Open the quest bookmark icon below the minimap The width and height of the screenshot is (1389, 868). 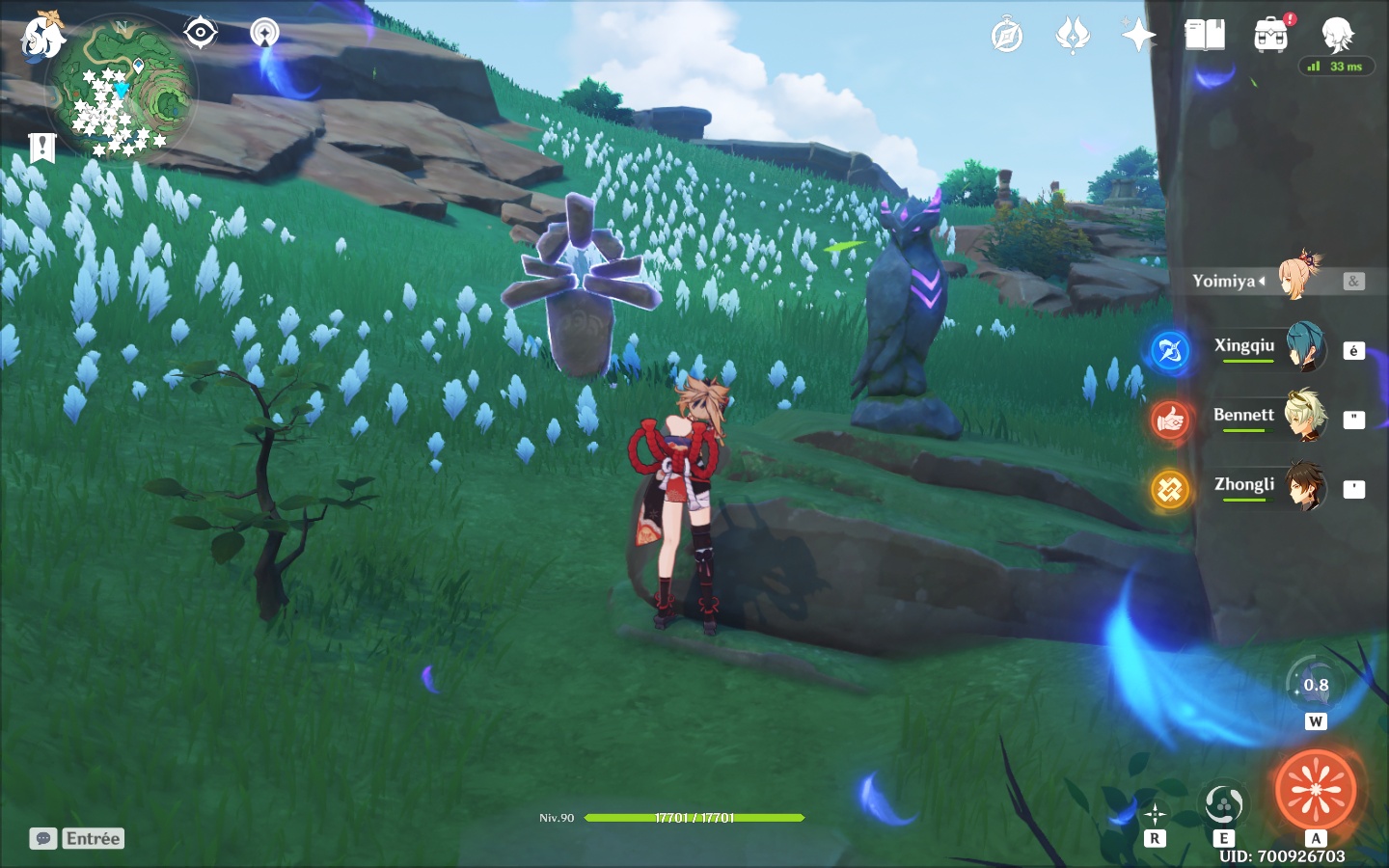click(41, 148)
